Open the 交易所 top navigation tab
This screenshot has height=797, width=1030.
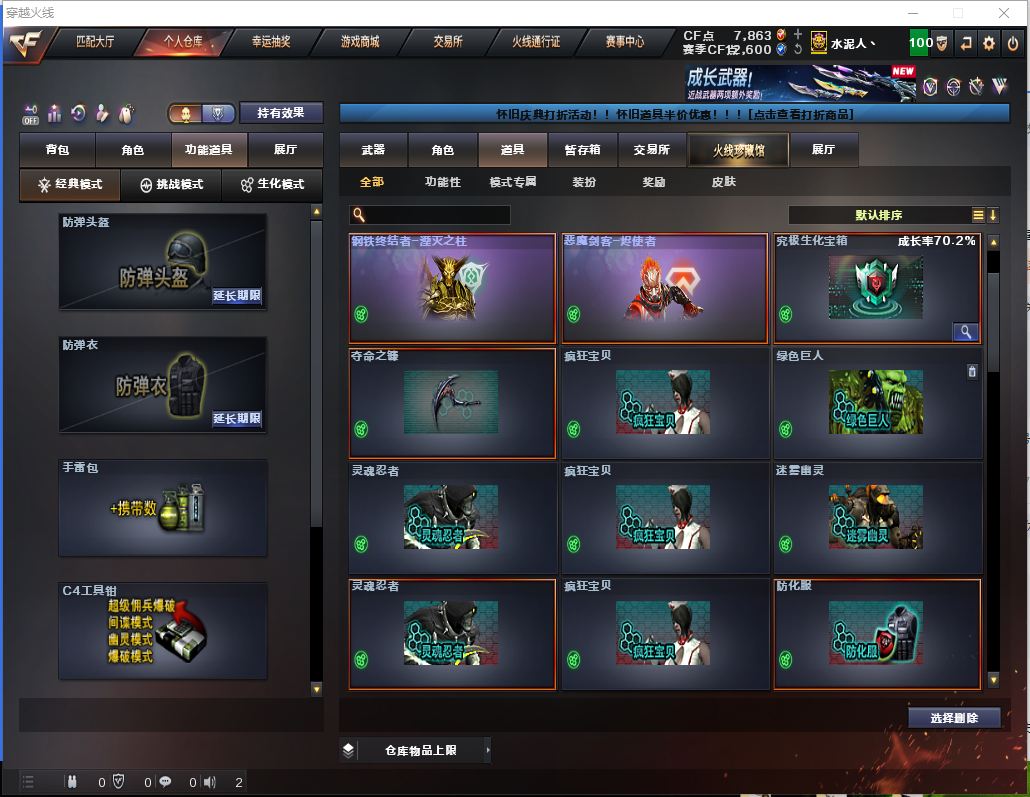pos(447,42)
